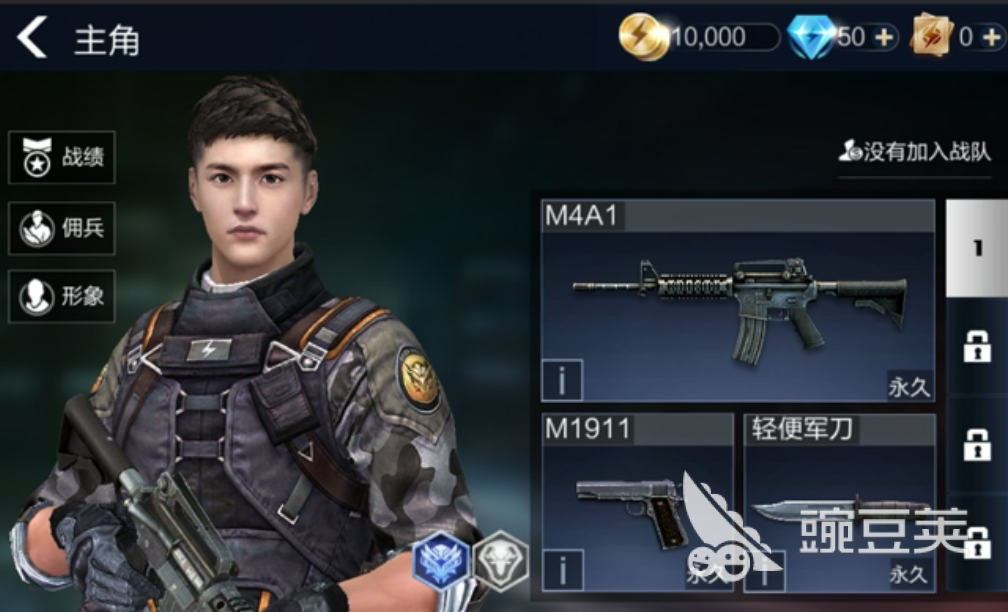The width and height of the screenshot is (1008, 612).
Task: Add more tickets with the plus button
Action: [x=990, y=38]
